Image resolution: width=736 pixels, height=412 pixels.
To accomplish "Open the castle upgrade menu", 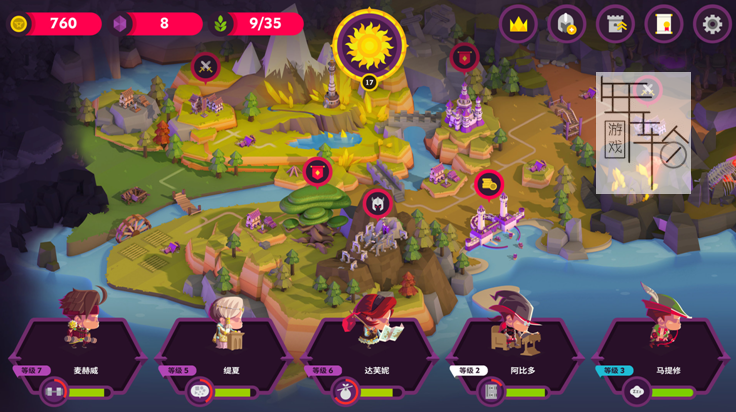I will pyautogui.click(x=615, y=24).
